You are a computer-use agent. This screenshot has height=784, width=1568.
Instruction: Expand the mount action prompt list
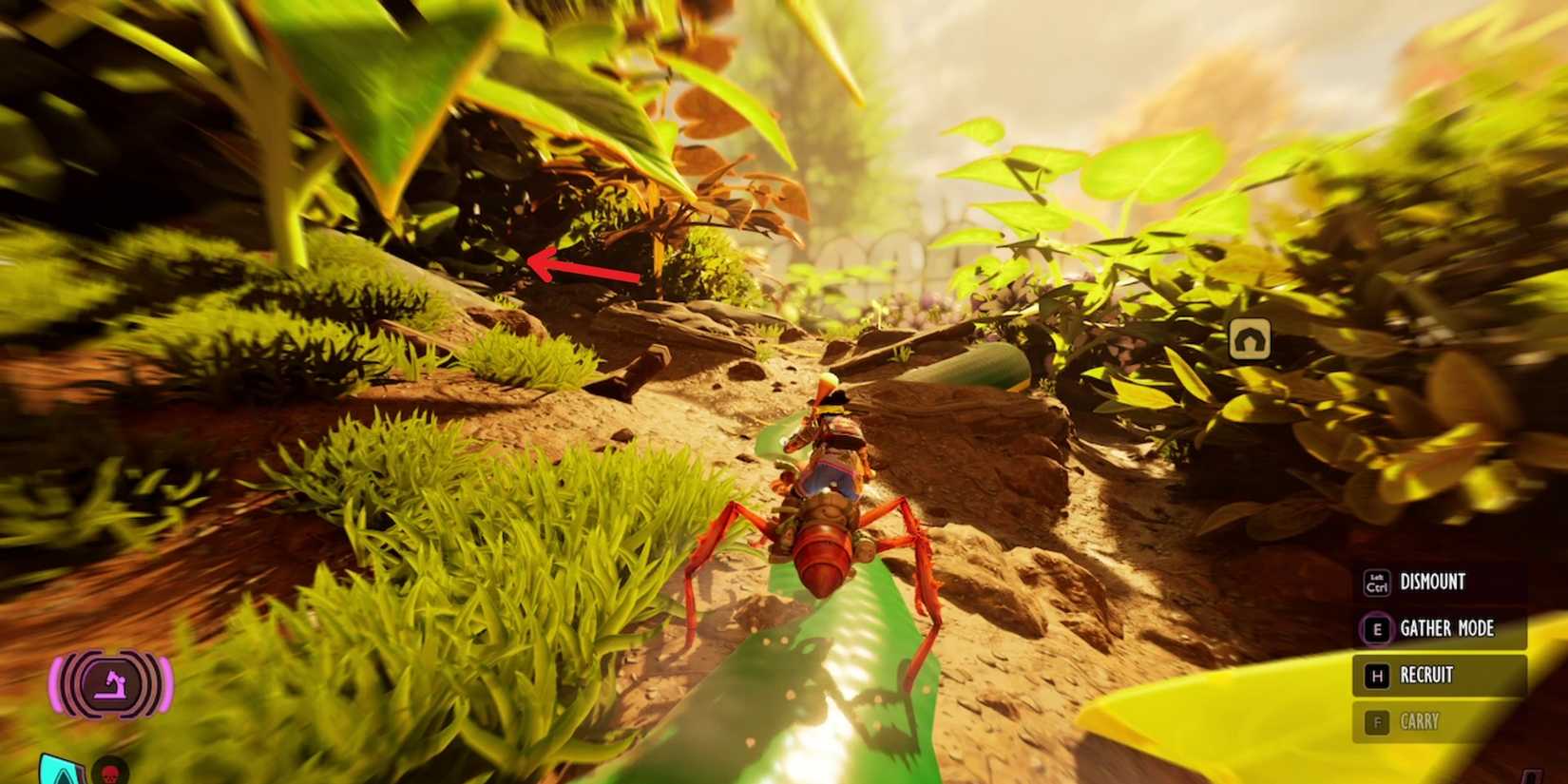[1440, 653]
